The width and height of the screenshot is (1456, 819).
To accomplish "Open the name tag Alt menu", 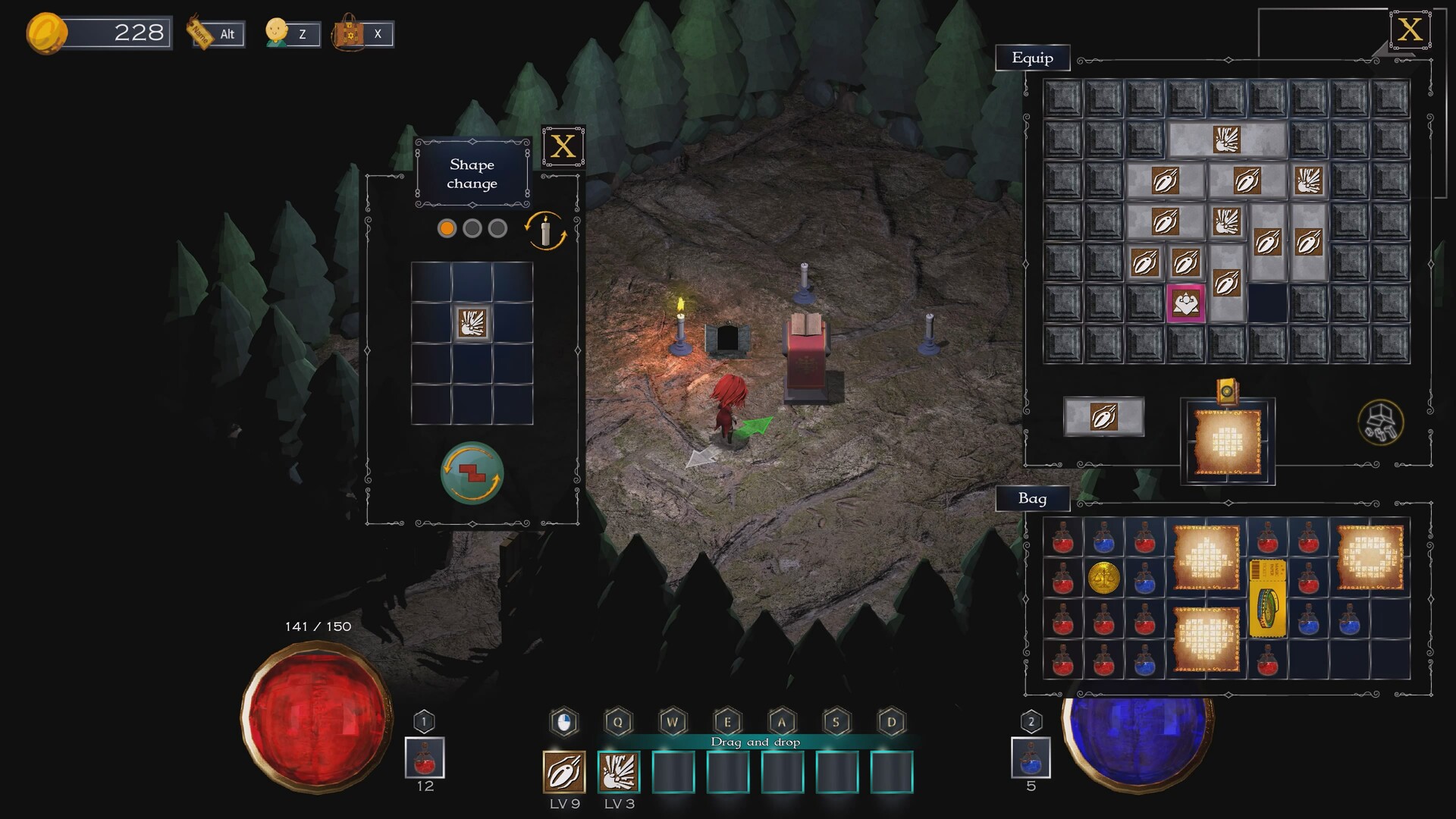I will 218,34.
